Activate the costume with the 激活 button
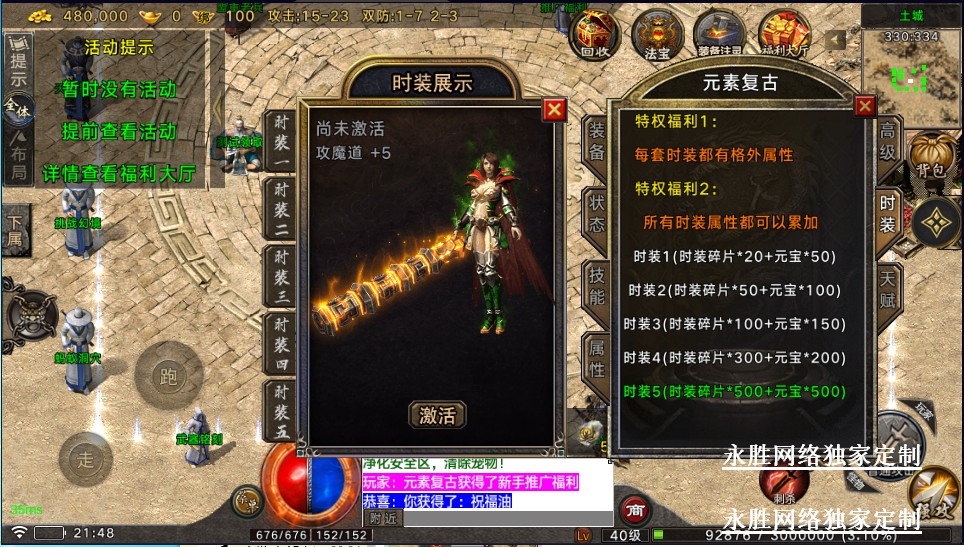Viewport: 964px width, 547px height. coord(437,414)
